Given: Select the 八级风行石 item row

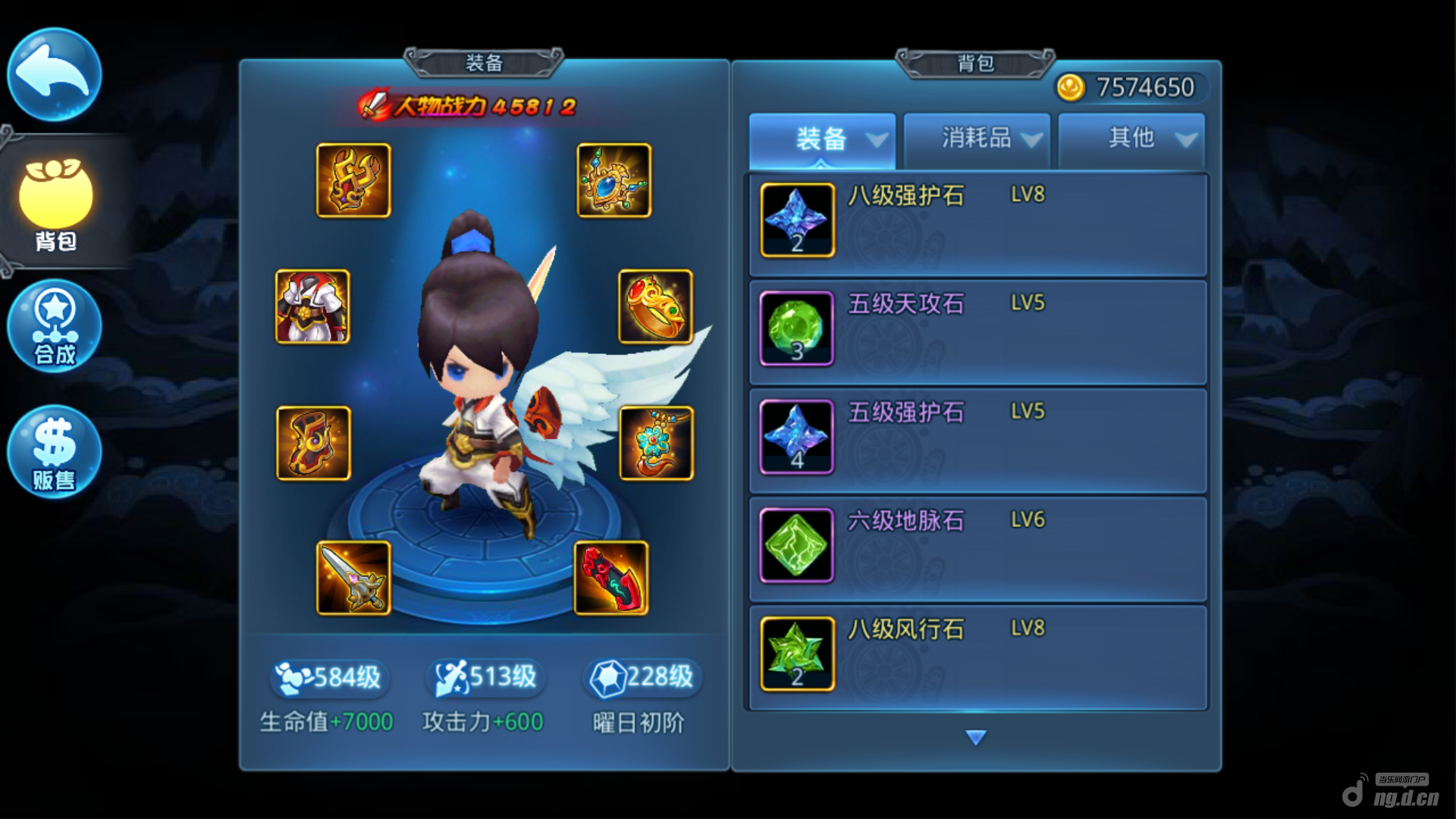Looking at the screenshot, I should [x=978, y=657].
